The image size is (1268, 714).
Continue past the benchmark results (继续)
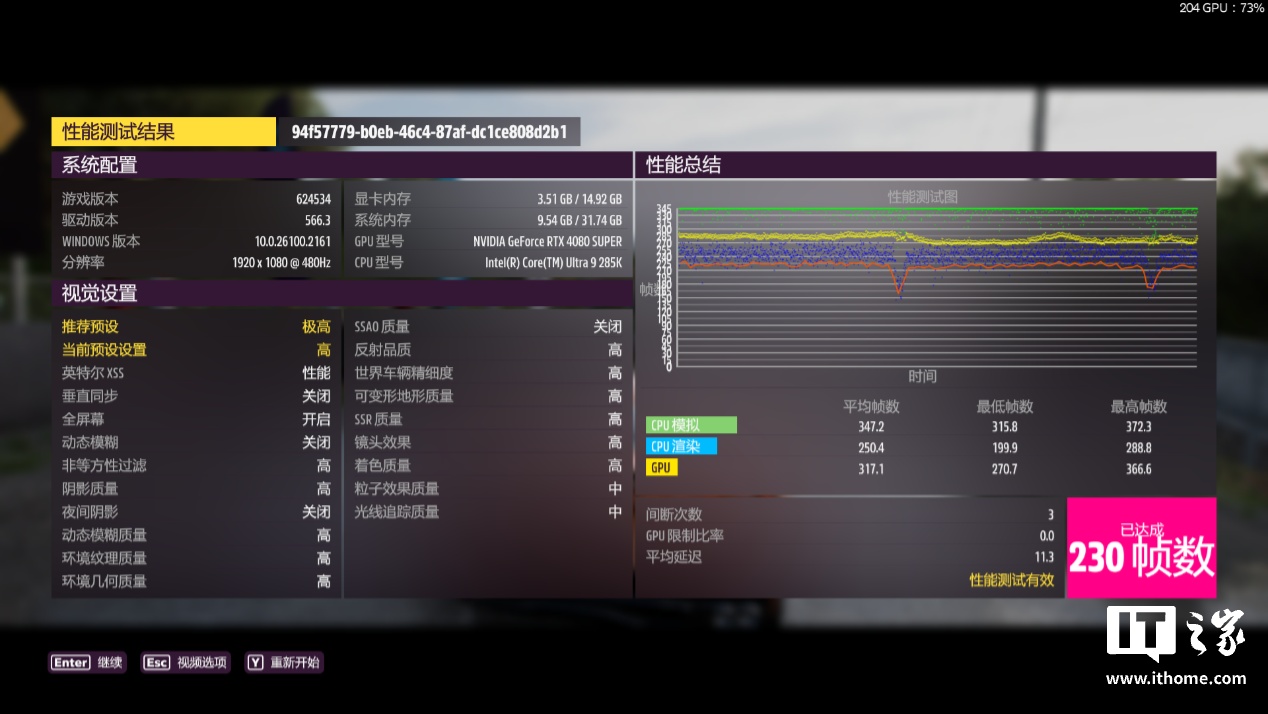click(x=88, y=662)
